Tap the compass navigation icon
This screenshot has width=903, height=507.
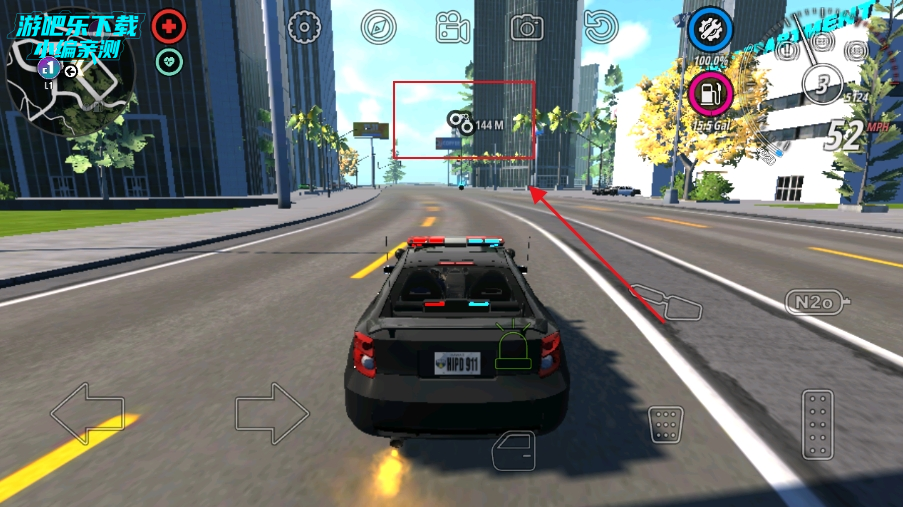click(x=379, y=27)
